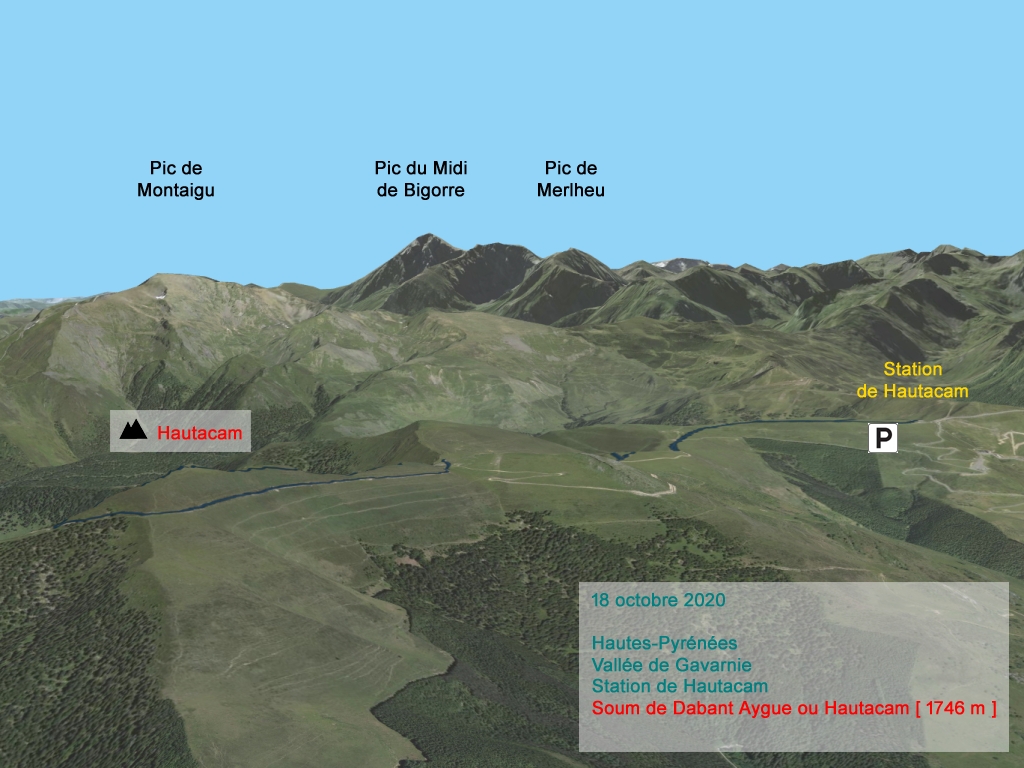Click the parking P marker
The width and height of the screenshot is (1024, 768).
(x=882, y=437)
